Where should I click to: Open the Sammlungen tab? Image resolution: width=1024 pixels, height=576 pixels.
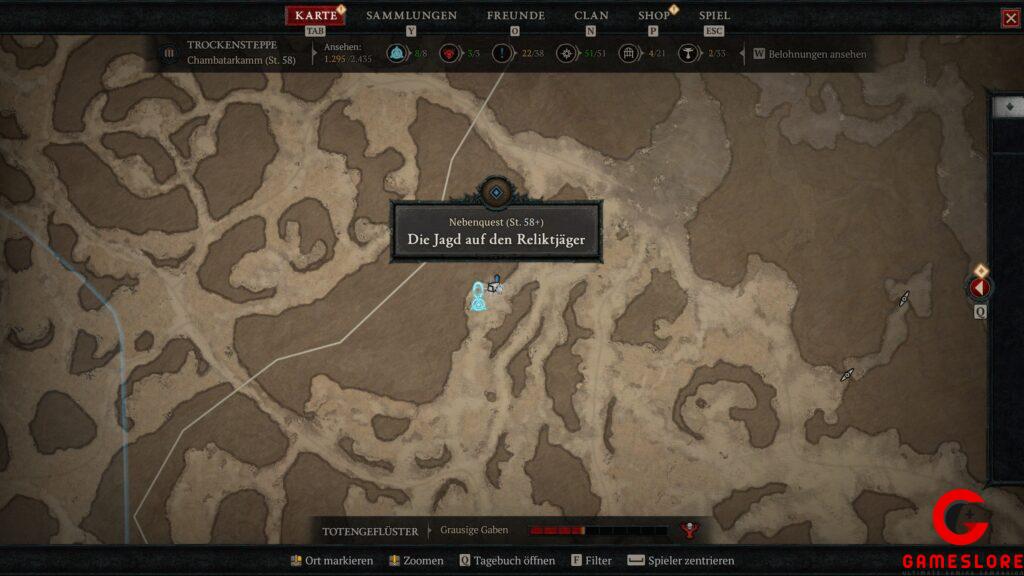click(x=411, y=16)
